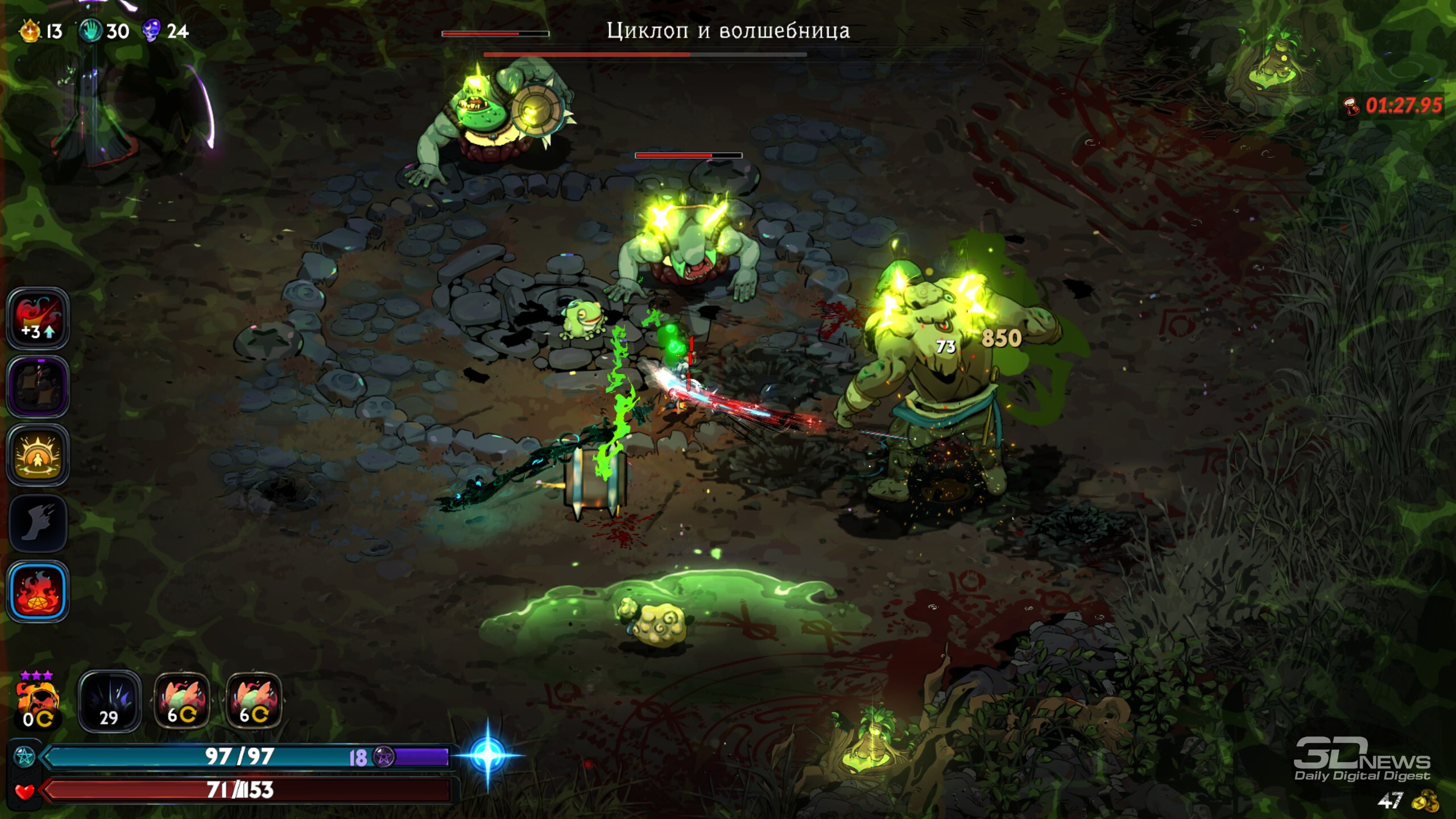Click the gold coins icon beside 47

pos(1424,801)
